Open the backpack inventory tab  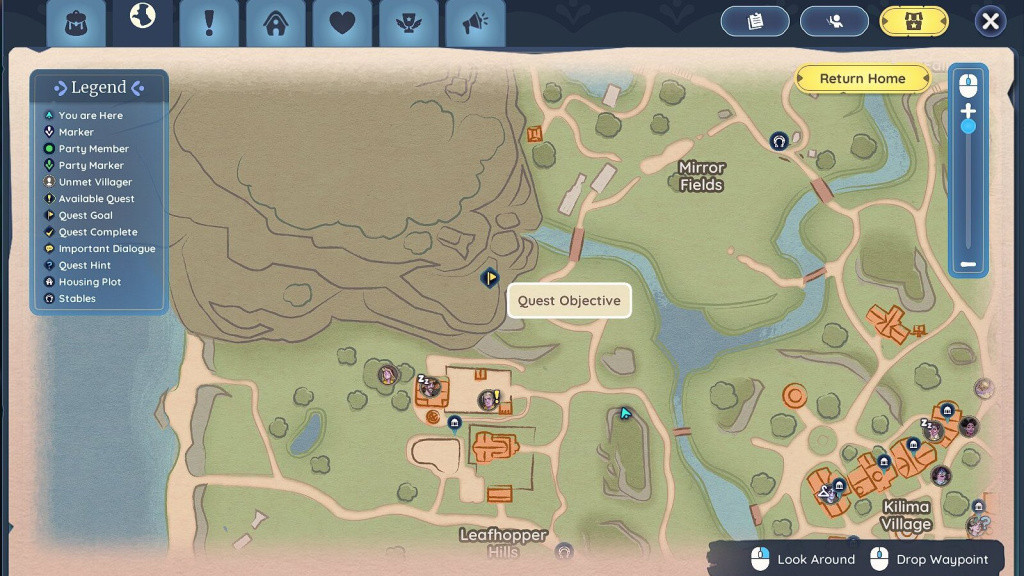pos(75,23)
